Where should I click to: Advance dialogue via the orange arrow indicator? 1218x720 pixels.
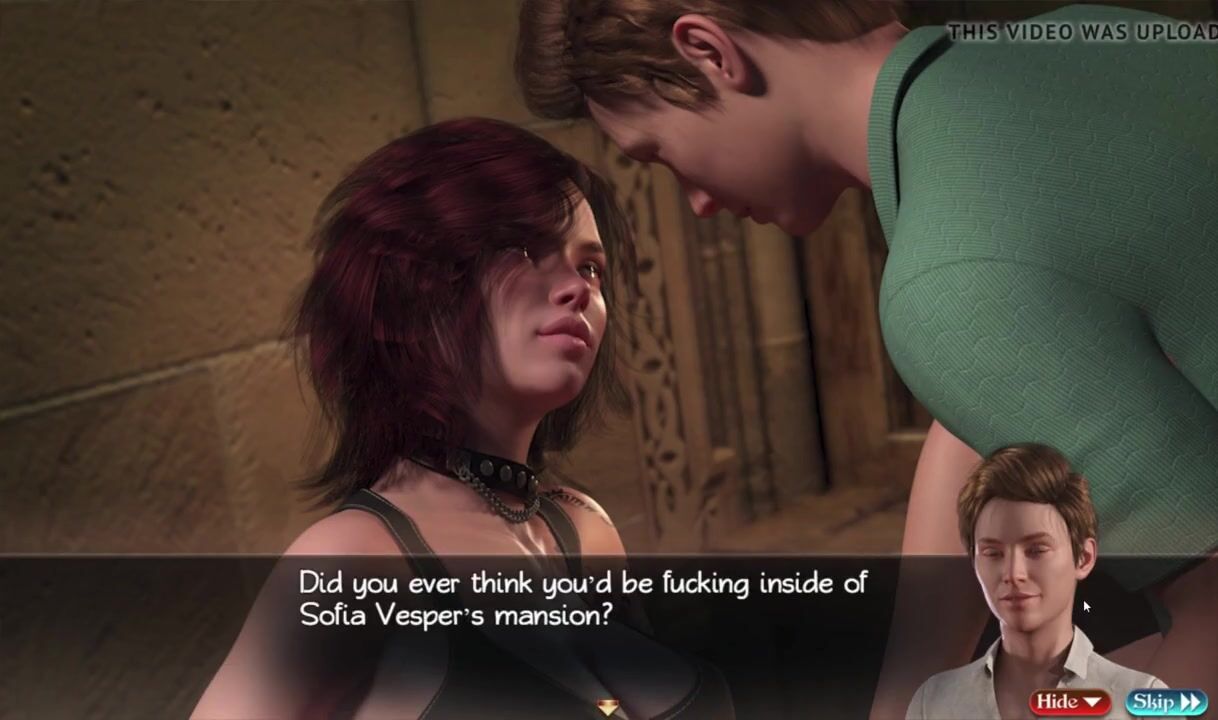pyautogui.click(x=608, y=708)
